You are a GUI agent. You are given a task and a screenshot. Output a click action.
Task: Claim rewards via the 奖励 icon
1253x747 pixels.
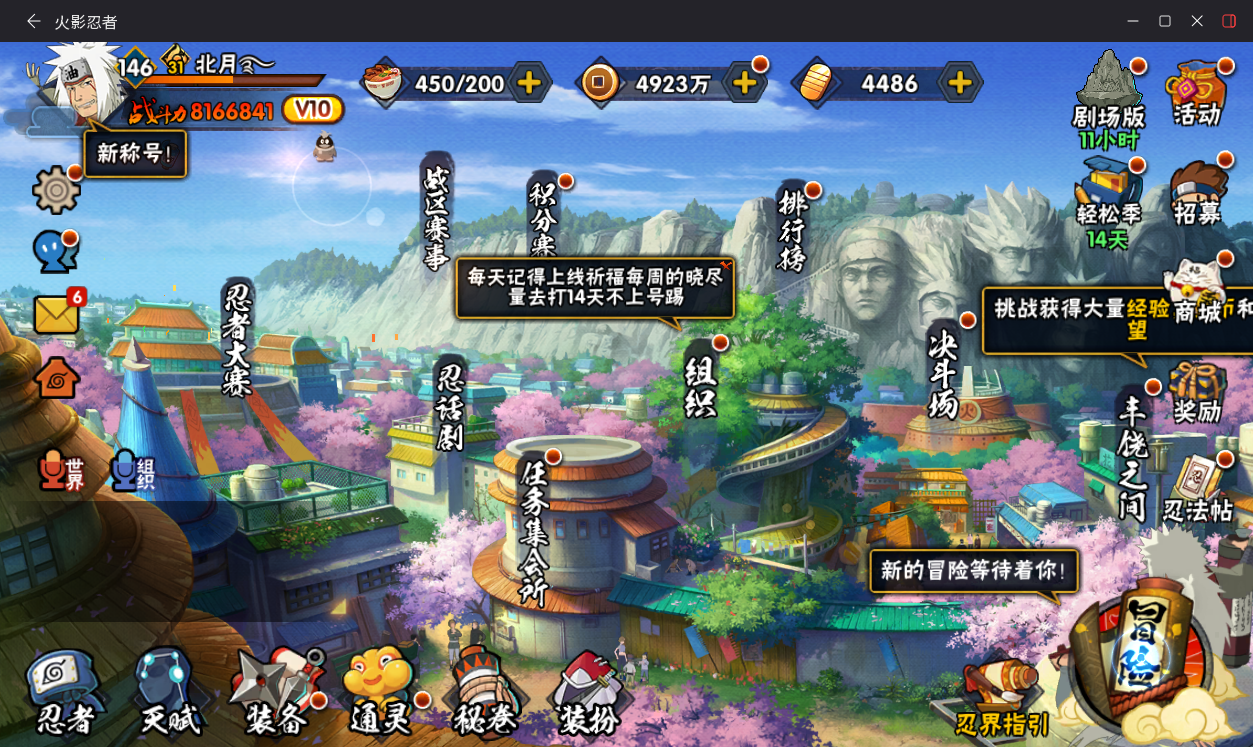tap(1198, 394)
